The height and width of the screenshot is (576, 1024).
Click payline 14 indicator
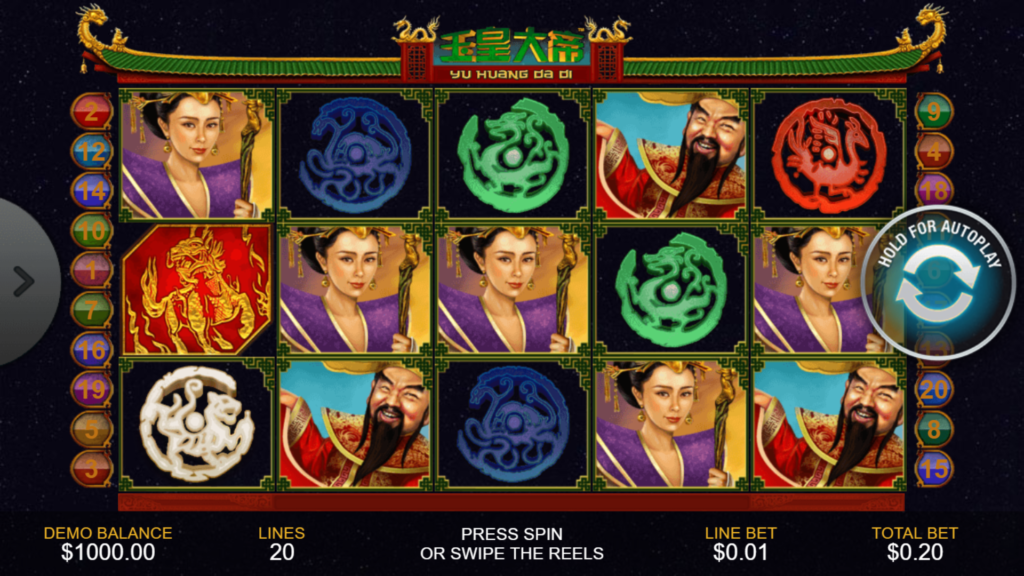(91, 190)
